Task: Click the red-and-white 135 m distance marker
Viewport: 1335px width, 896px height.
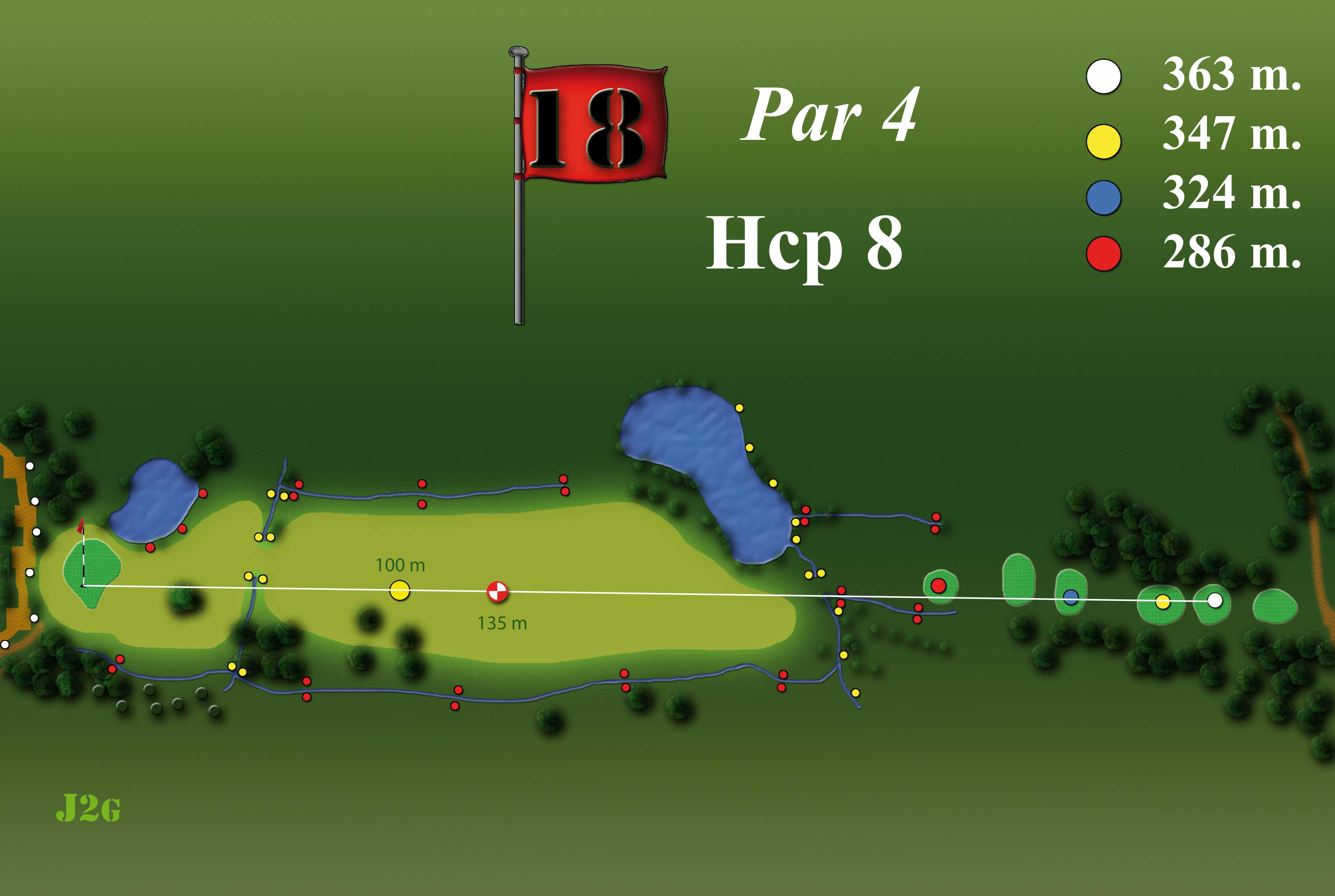Action: [x=497, y=591]
